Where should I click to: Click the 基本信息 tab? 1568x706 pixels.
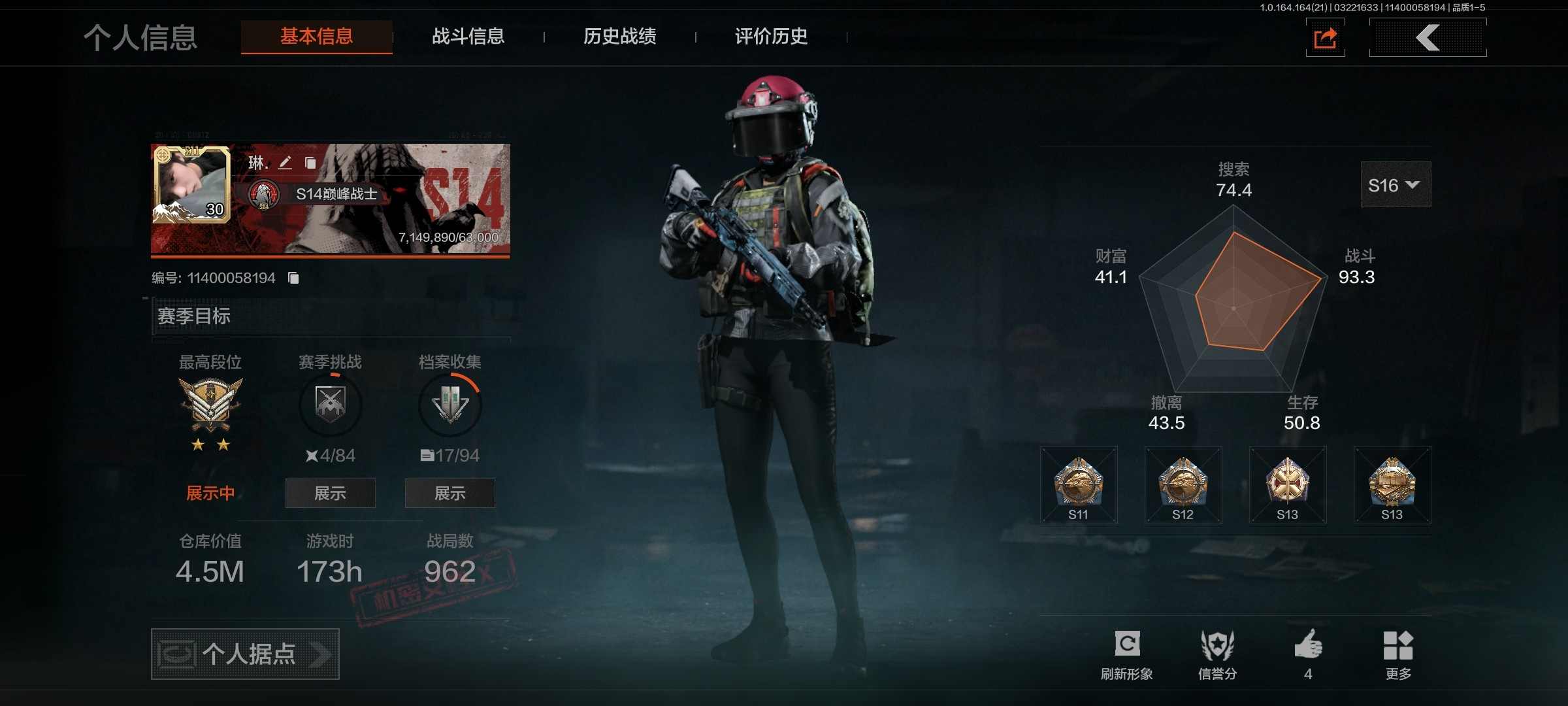tap(317, 37)
